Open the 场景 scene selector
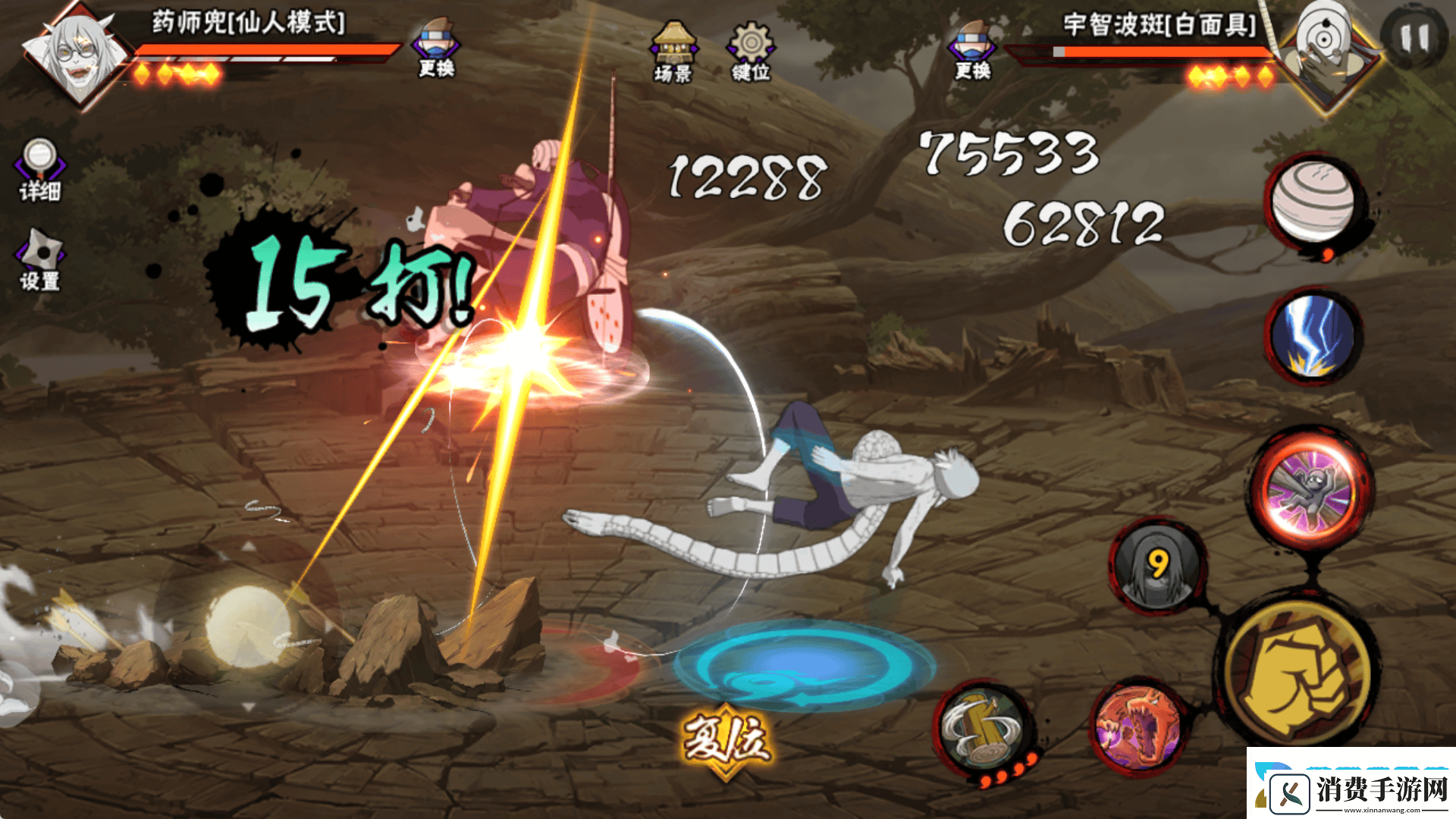Image resolution: width=1456 pixels, height=819 pixels. 673,52
